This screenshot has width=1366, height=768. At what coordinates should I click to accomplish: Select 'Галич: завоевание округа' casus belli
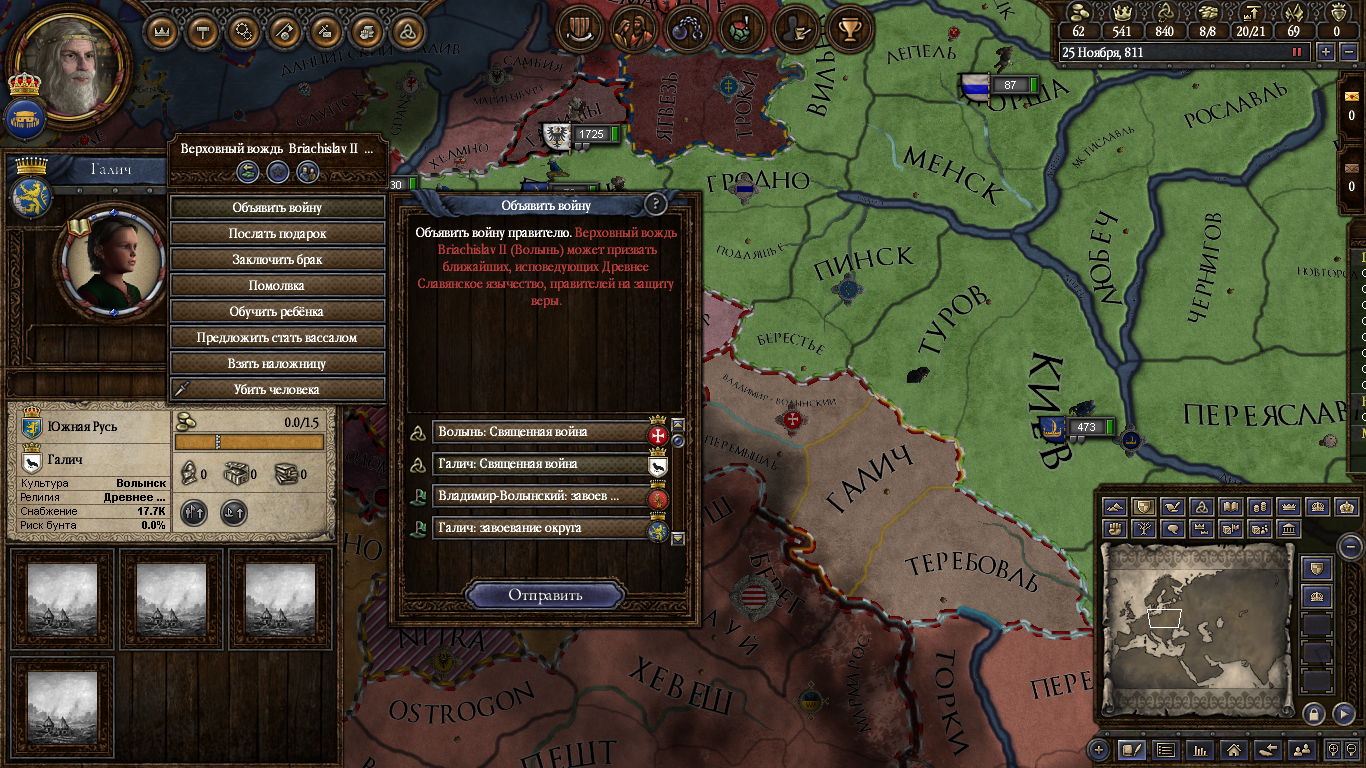click(541, 528)
